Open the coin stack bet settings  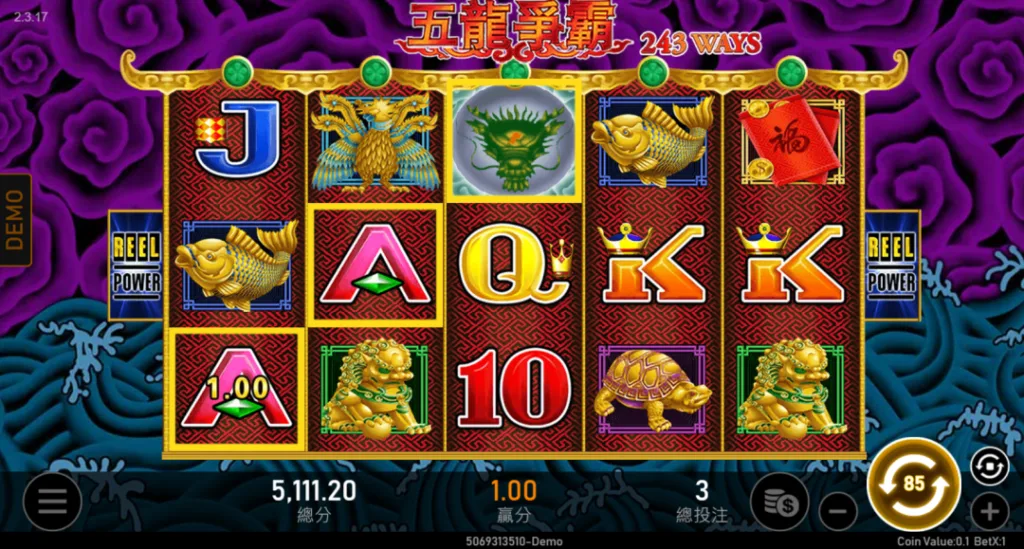click(780, 501)
